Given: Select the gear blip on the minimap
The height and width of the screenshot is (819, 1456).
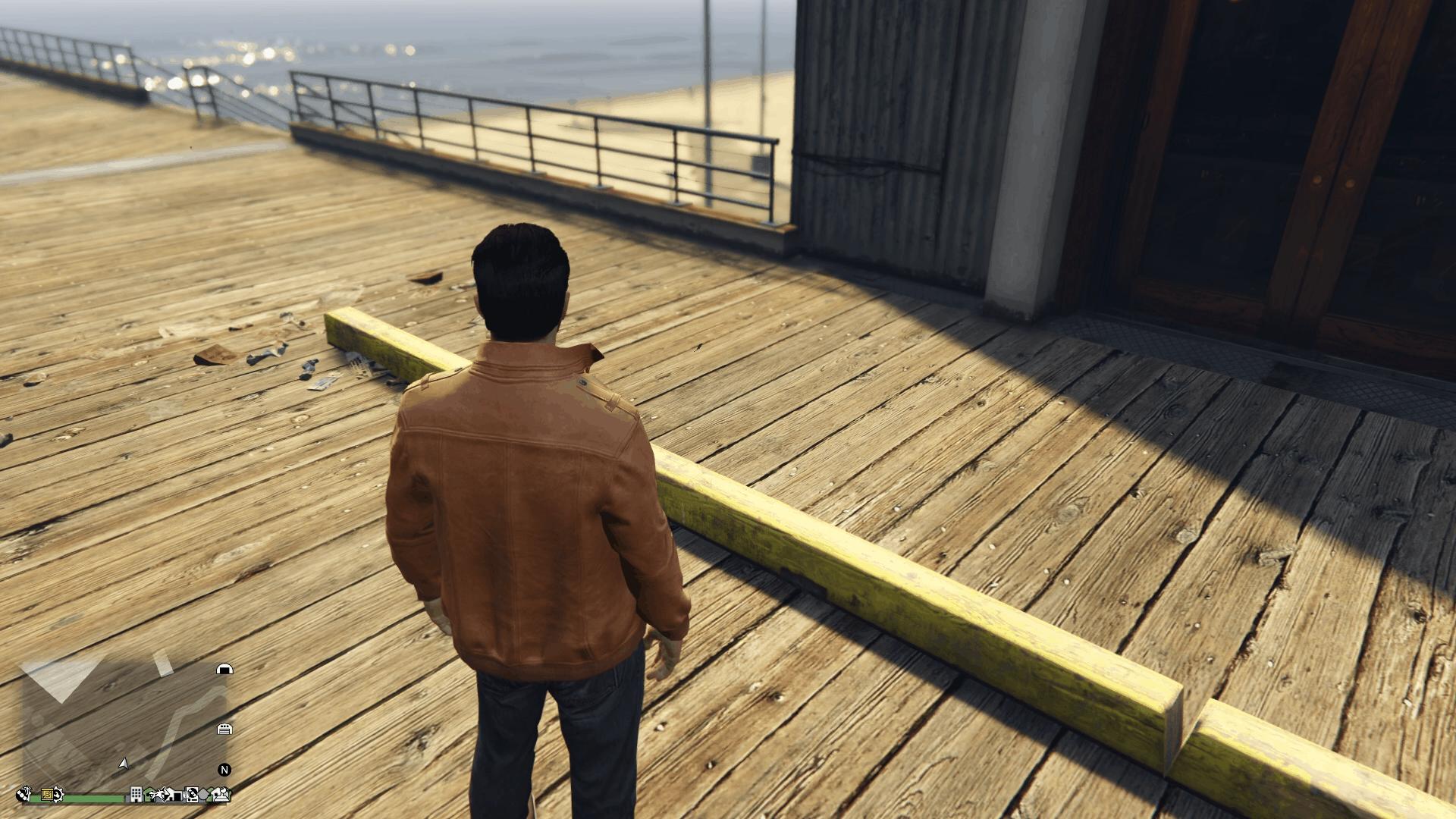Looking at the screenshot, I should click(59, 795).
